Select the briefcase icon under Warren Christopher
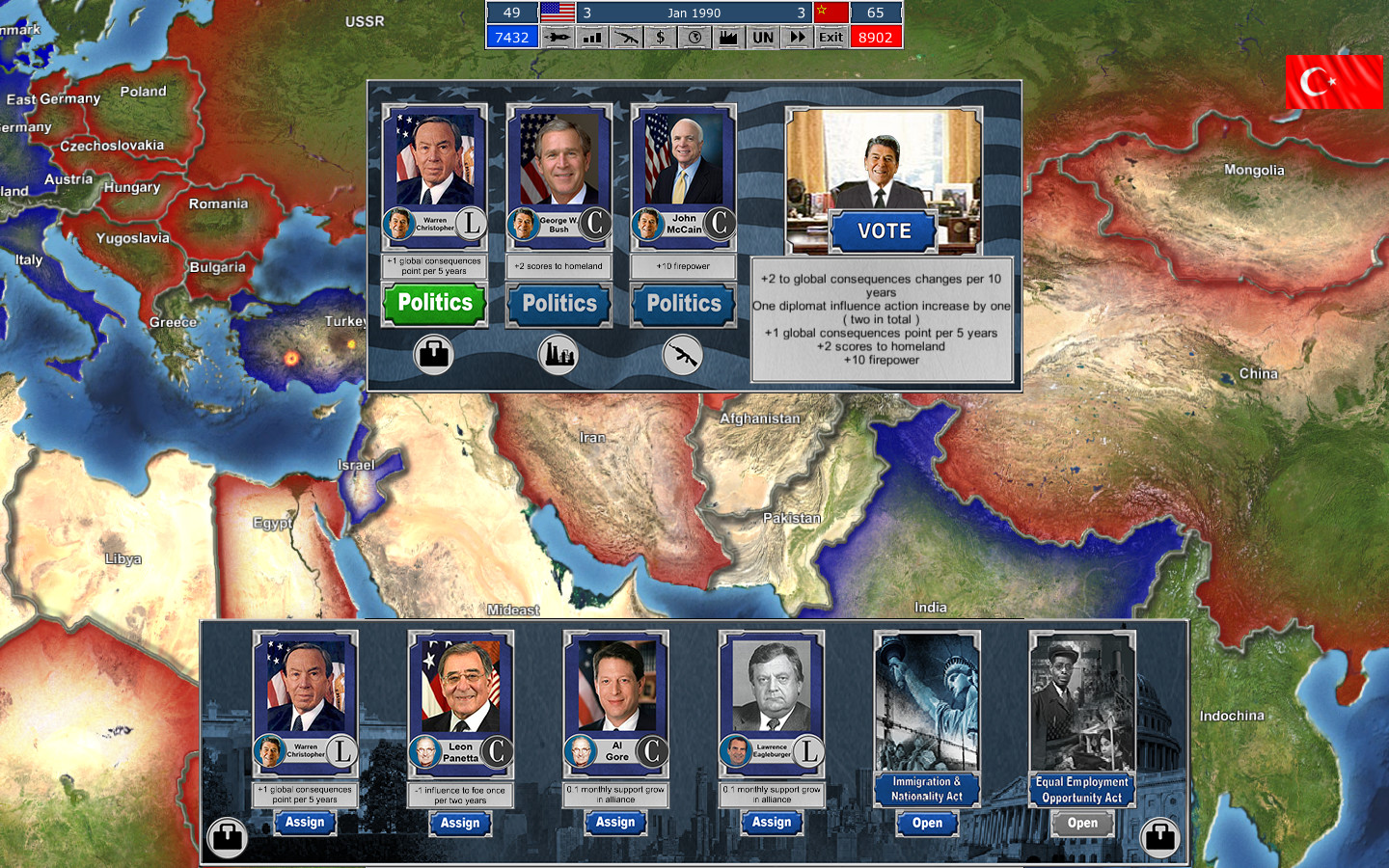 [433, 354]
